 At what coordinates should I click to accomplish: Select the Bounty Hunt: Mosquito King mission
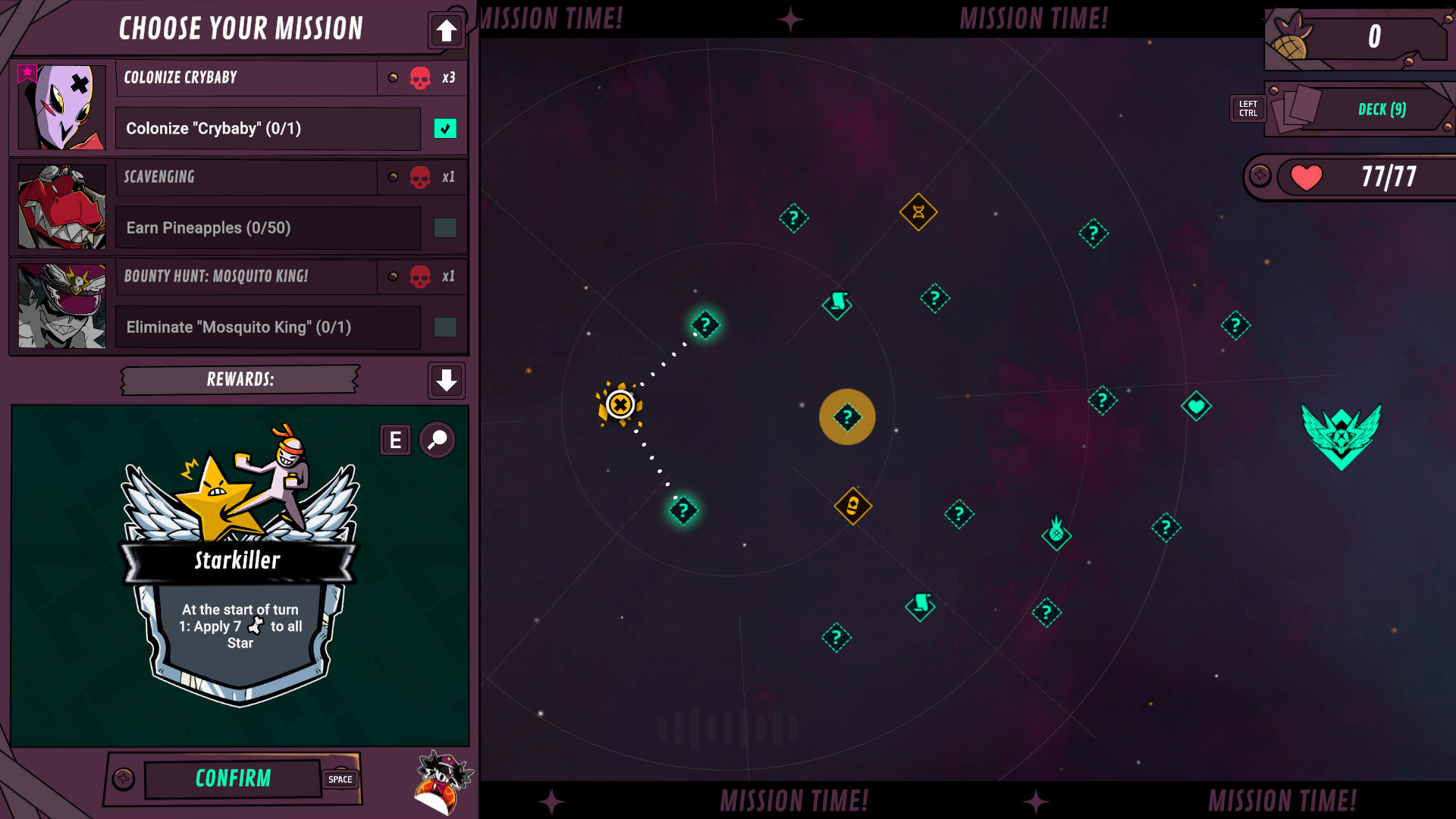[246, 277]
